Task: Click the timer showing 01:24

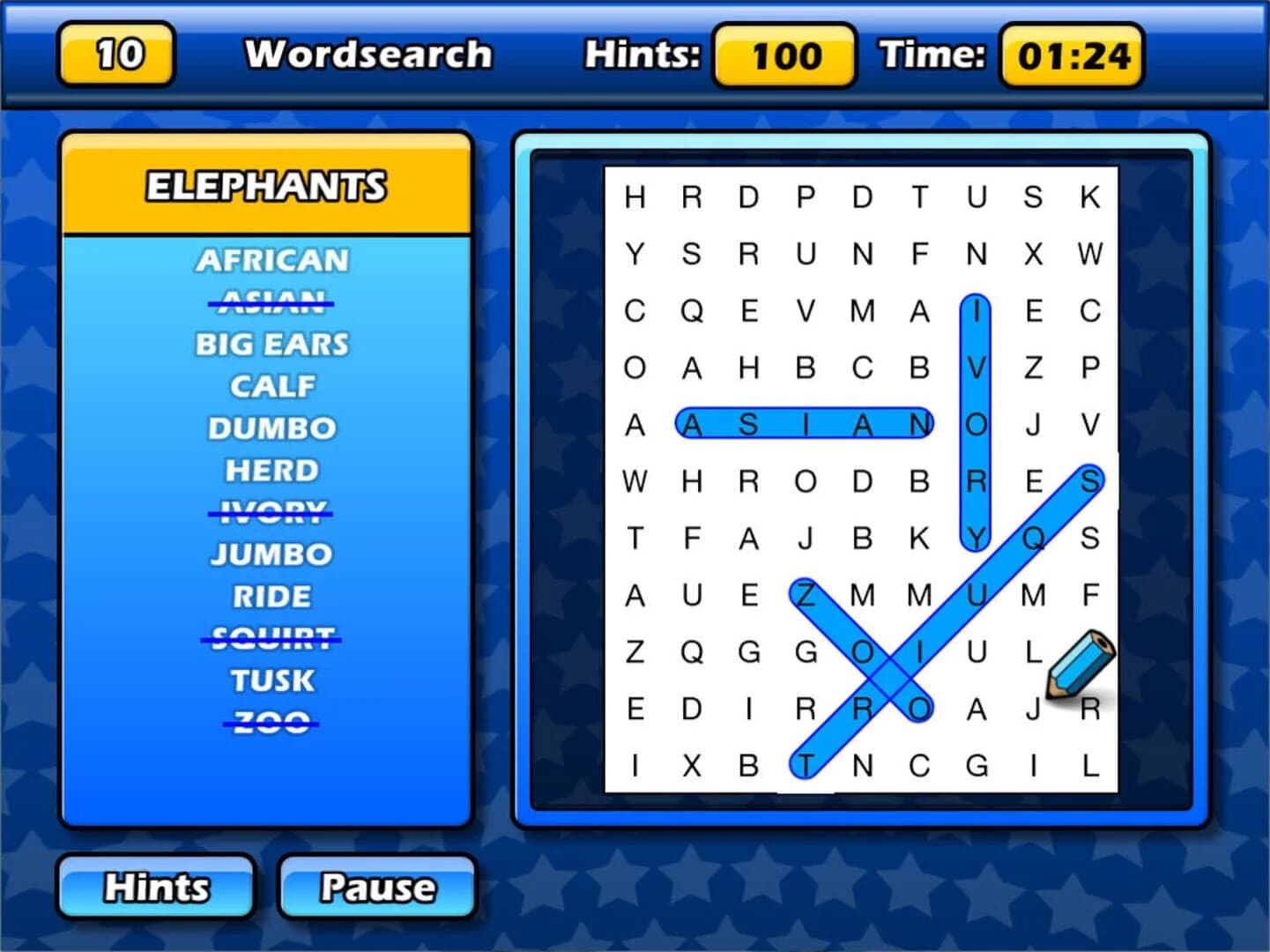Action: click(1072, 56)
